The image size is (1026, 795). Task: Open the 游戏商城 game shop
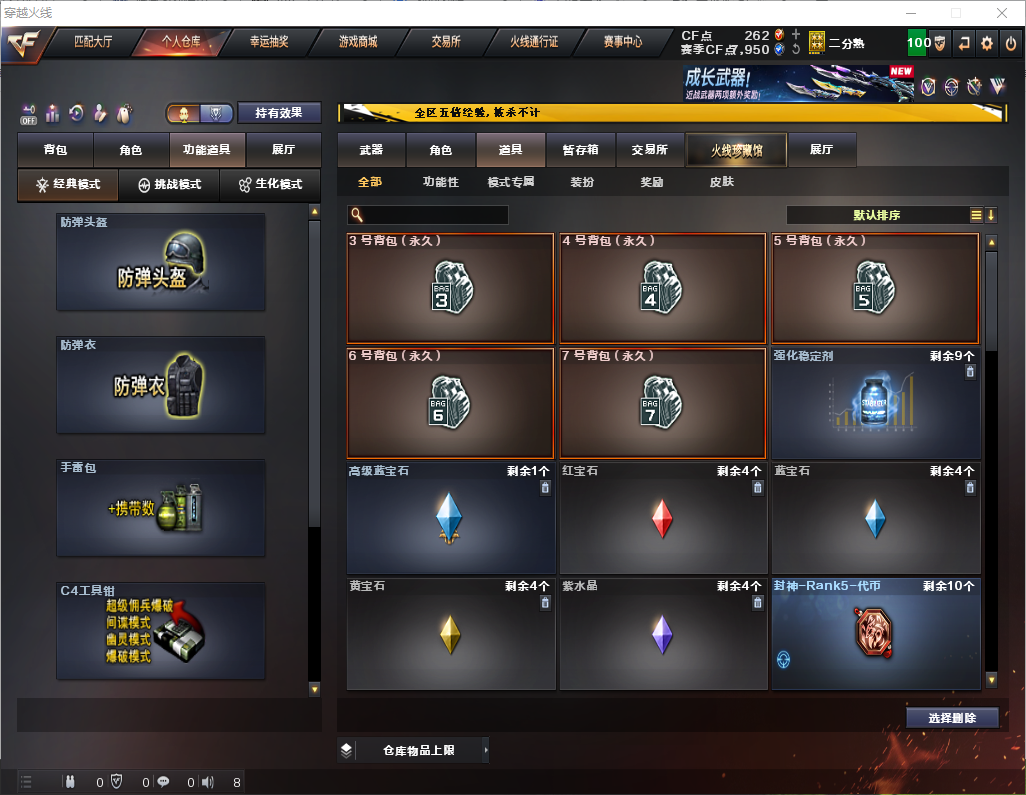click(357, 42)
